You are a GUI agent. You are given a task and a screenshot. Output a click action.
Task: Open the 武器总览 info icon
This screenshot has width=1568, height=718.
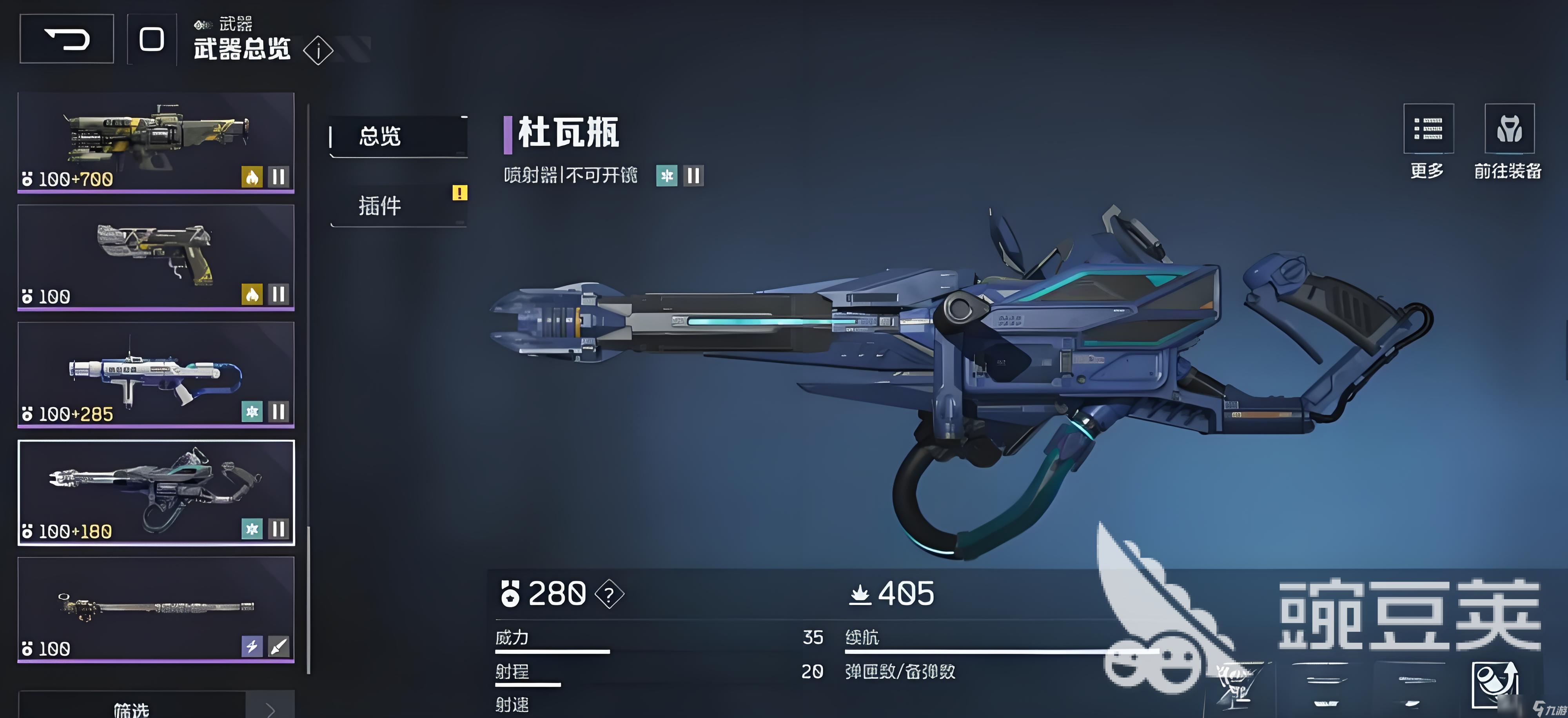pos(318,51)
